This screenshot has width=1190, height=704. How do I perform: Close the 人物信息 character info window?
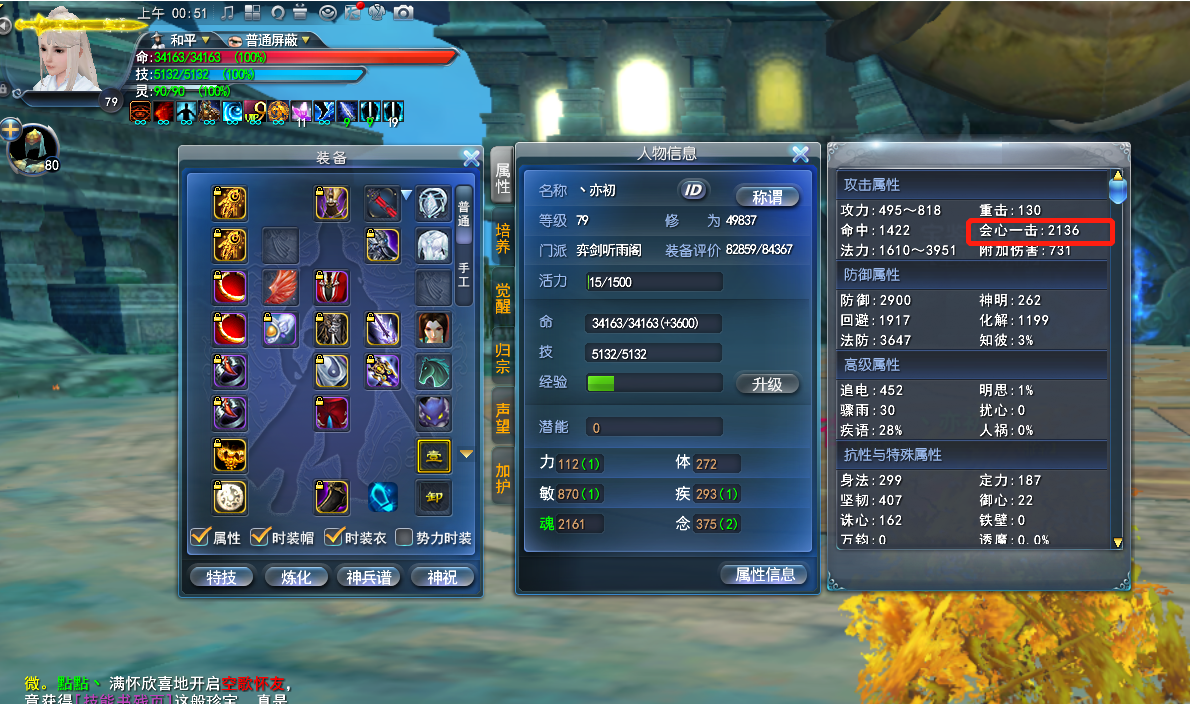click(799, 154)
